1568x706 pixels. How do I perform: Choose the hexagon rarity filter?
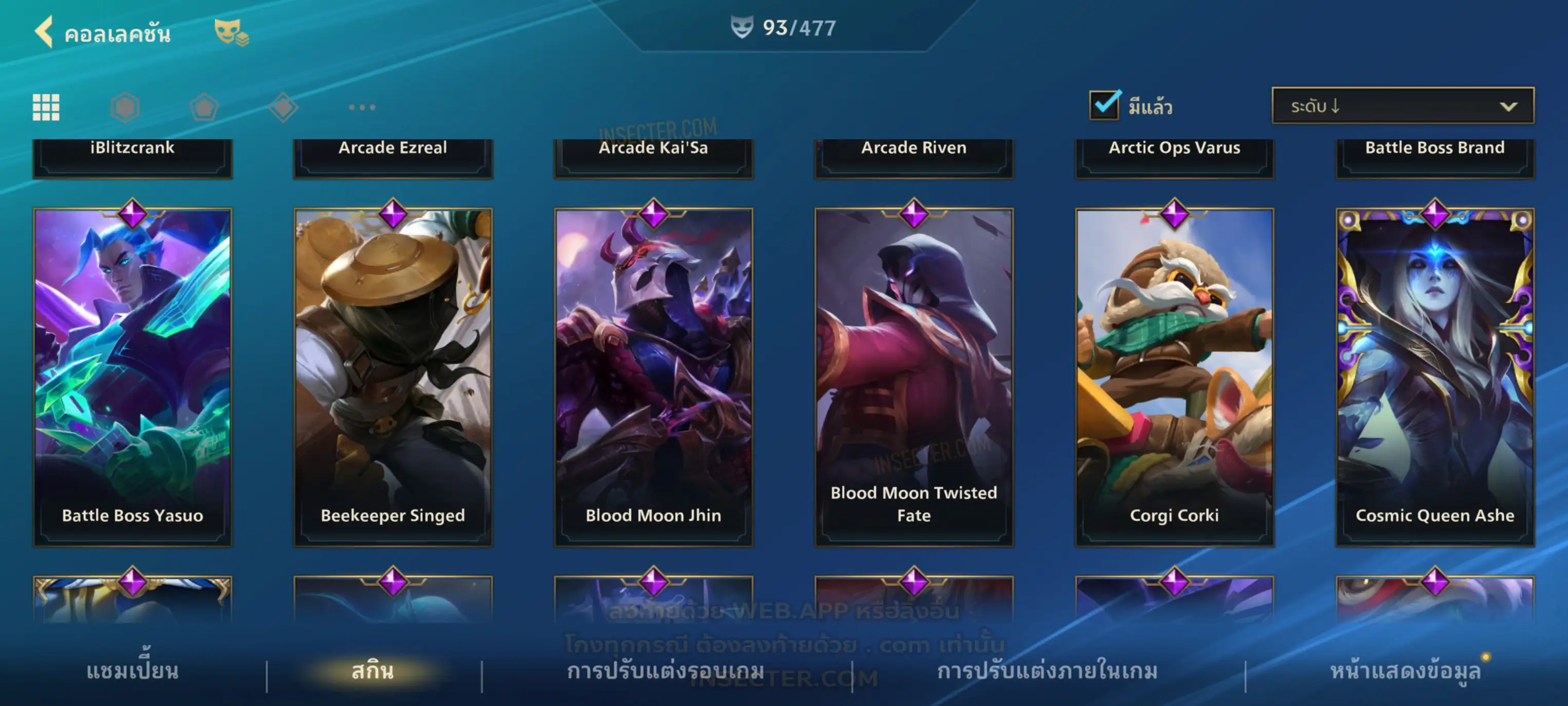125,107
